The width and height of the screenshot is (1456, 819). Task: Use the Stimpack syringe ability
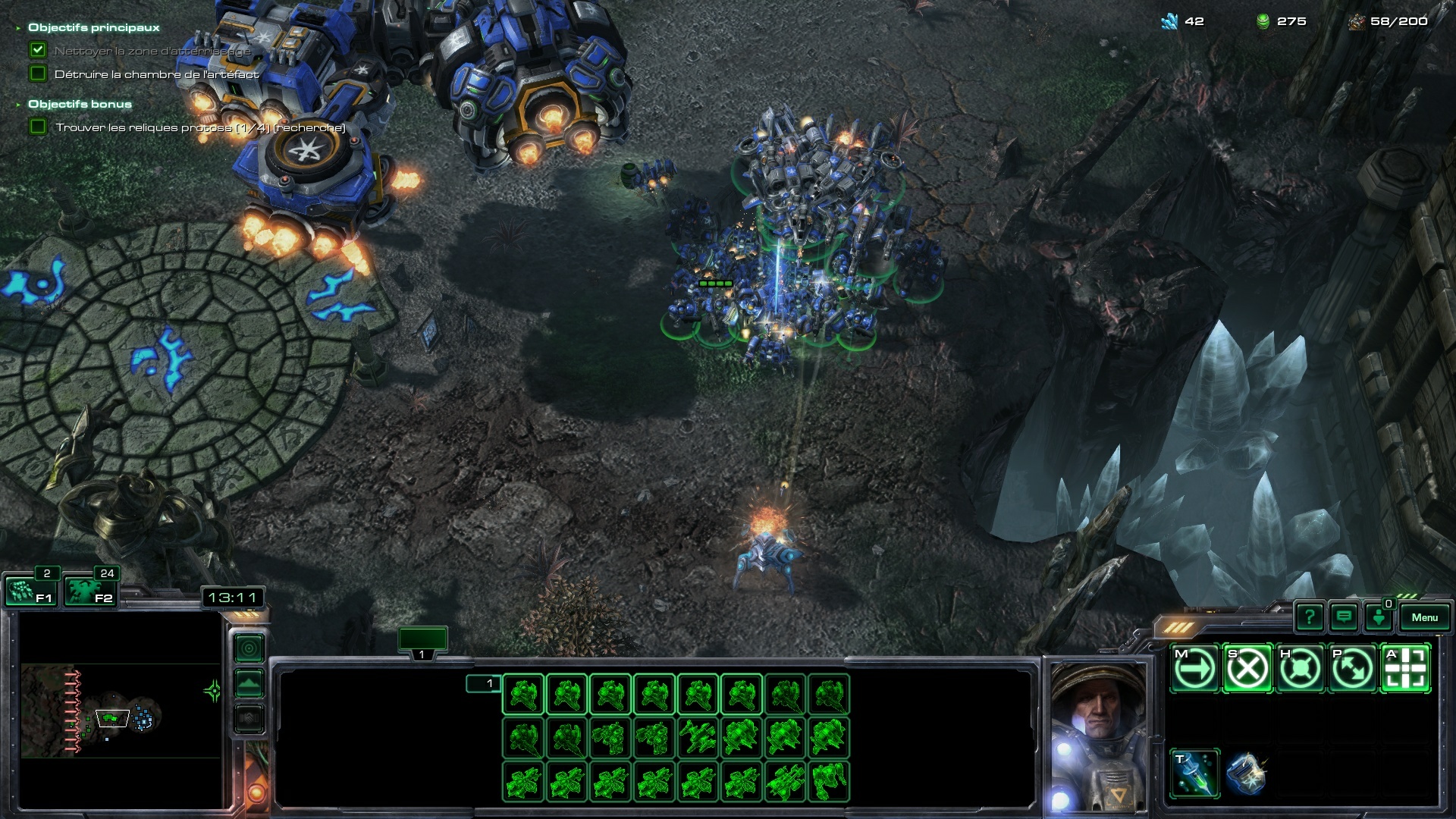[1194, 773]
